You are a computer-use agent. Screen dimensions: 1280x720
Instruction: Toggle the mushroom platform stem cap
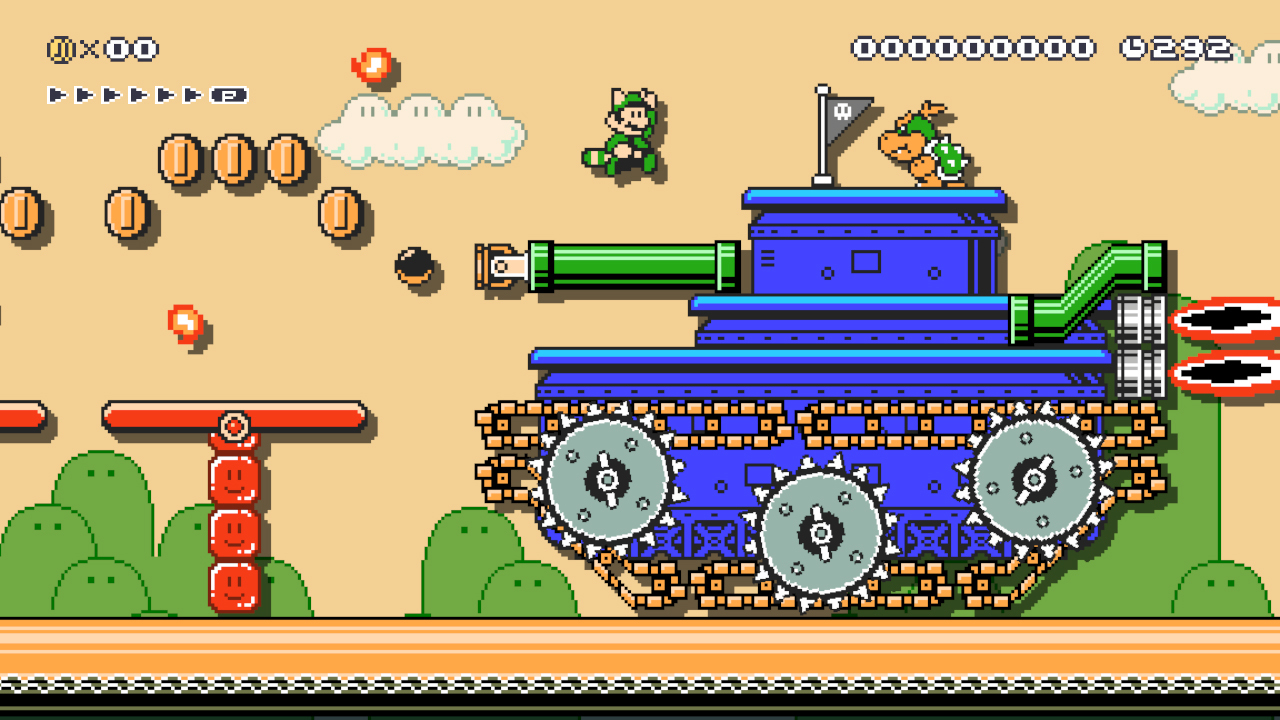click(232, 425)
